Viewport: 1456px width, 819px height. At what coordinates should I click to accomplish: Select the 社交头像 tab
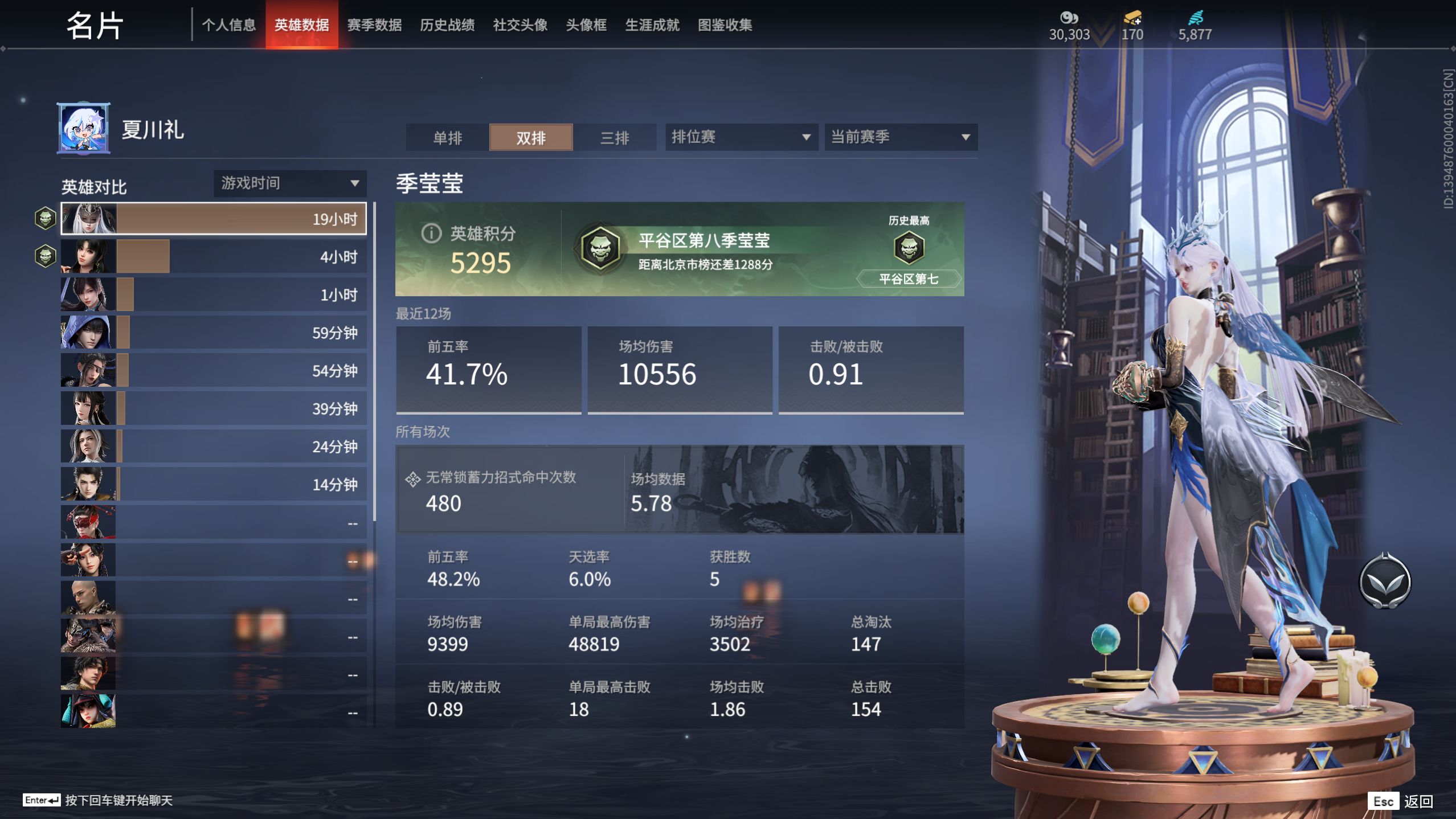point(520,25)
